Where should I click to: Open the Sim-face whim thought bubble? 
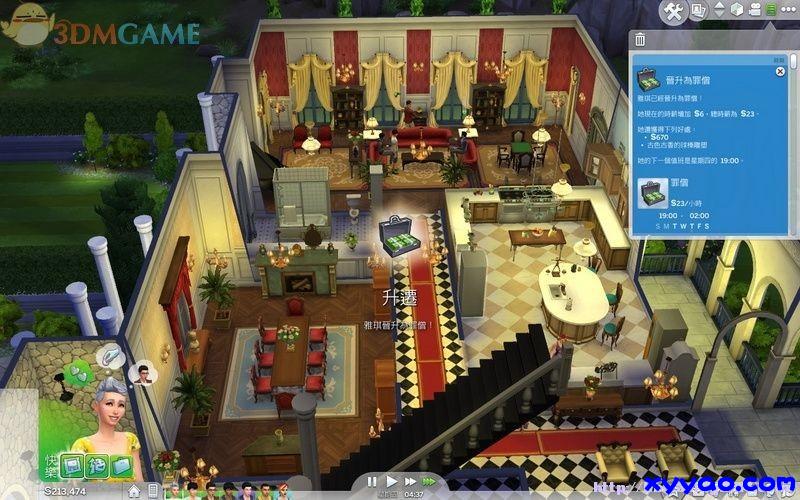click(x=143, y=375)
